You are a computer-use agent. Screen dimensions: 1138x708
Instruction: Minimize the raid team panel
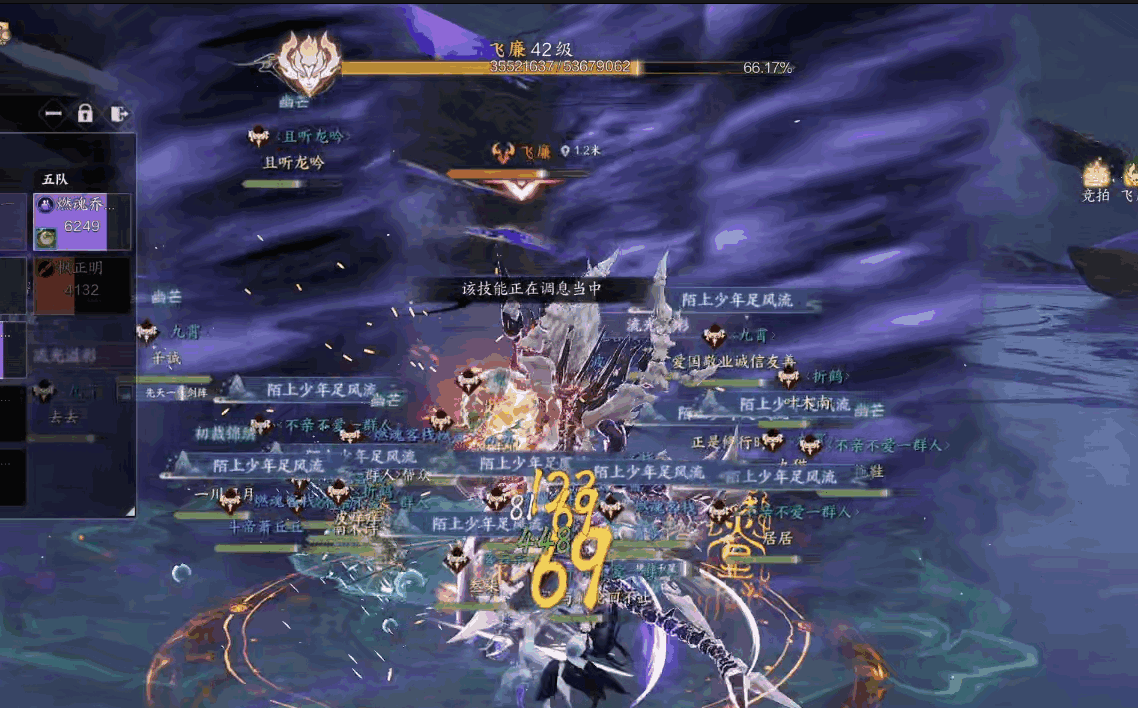pyautogui.click(x=53, y=114)
